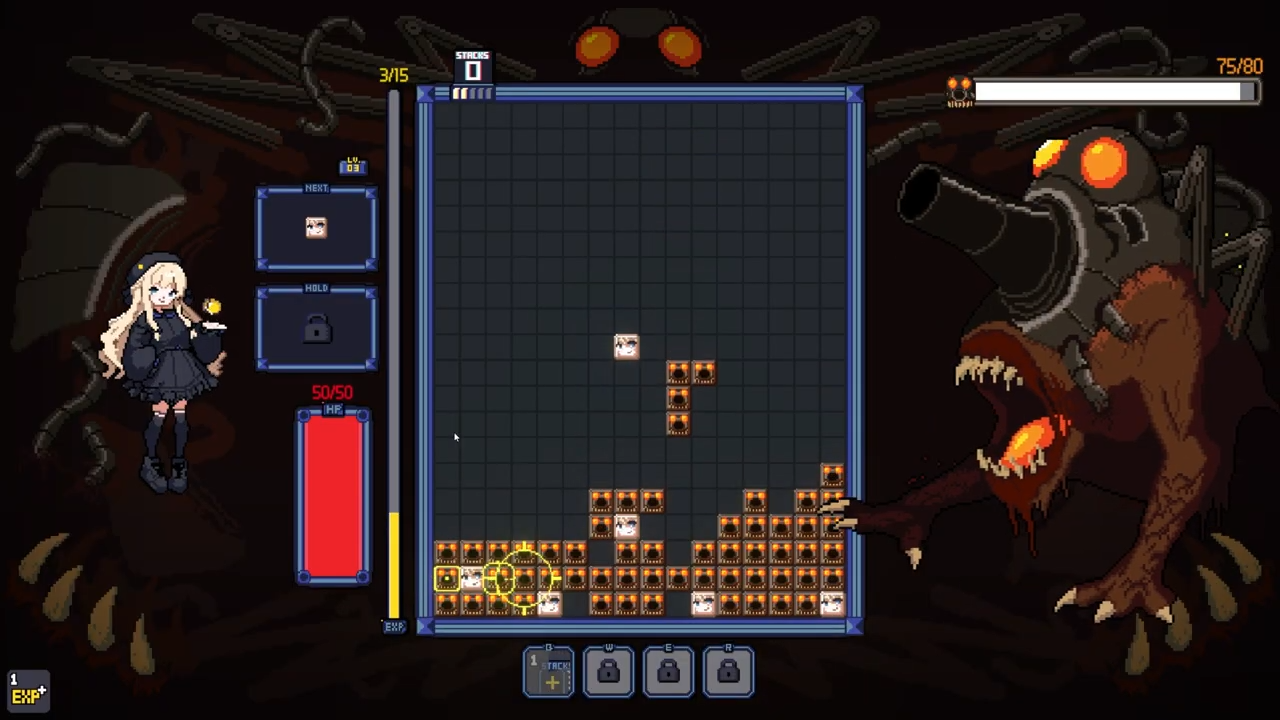The width and height of the screenshot is (1280, 720).
Task: Expand the HOLD panel header
Action: tap(316, 288)
